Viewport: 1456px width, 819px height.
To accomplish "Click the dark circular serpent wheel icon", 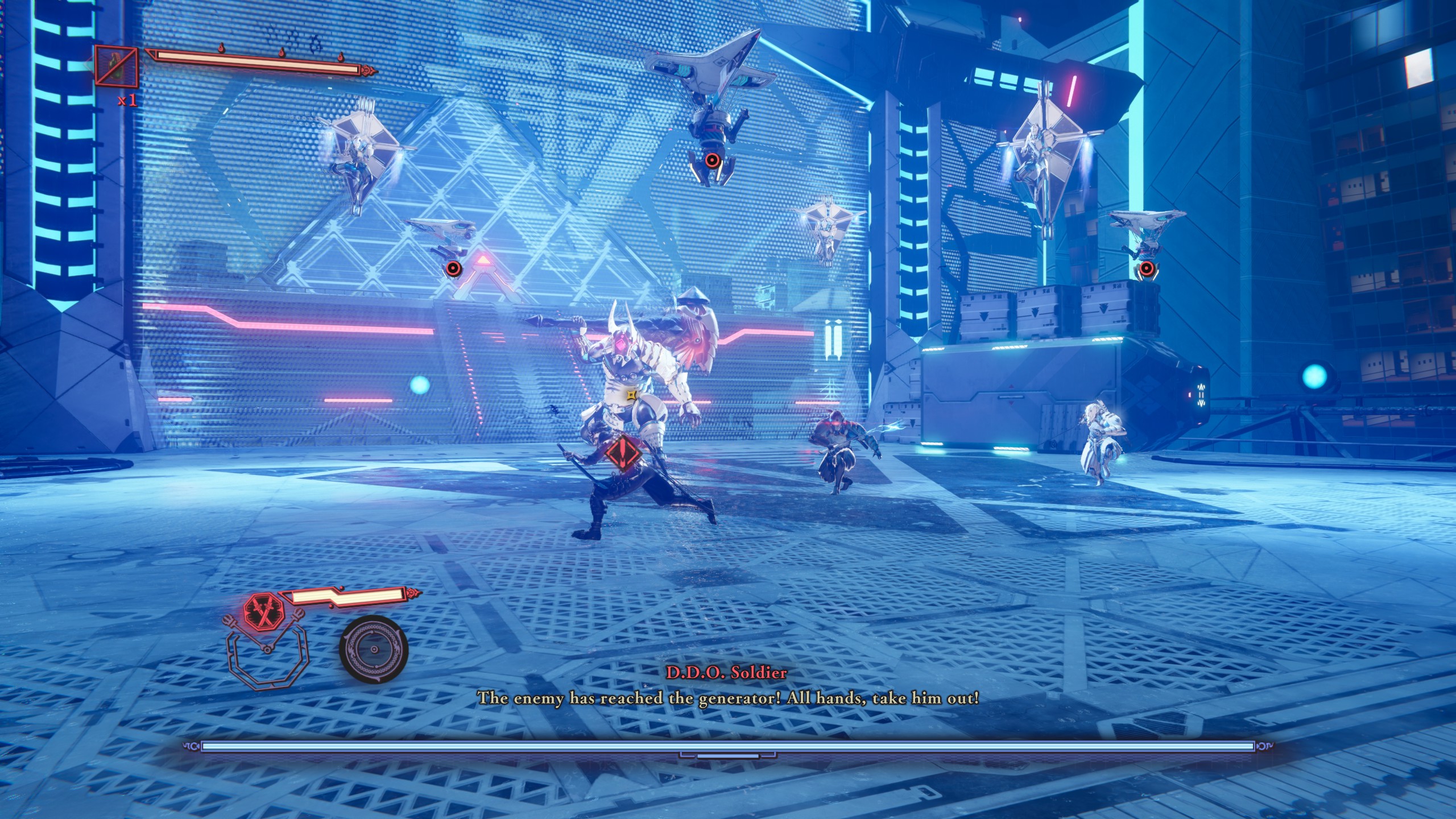I will click(374, 650).
